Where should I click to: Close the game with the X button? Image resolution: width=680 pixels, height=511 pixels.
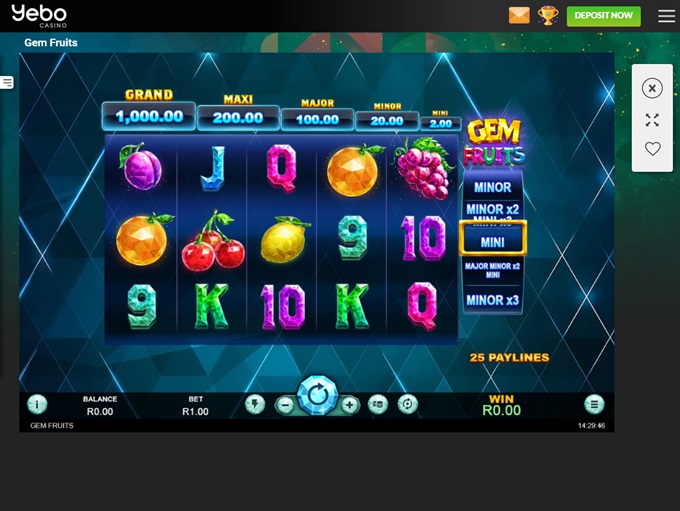click(x=652, y=88)
